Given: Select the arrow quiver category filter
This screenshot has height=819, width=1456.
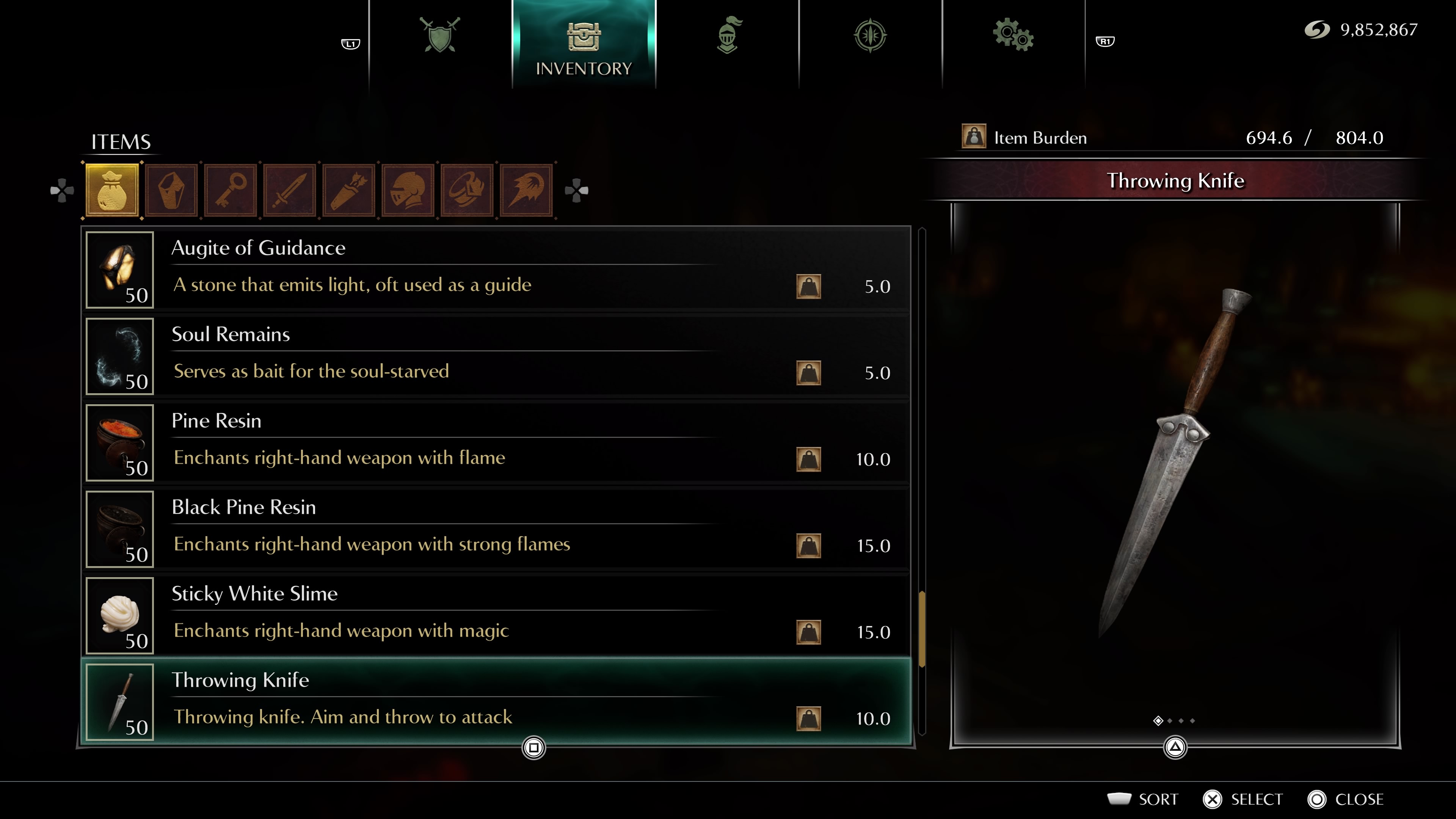Looking at the screenshot, I should click(x=349, y=190).
